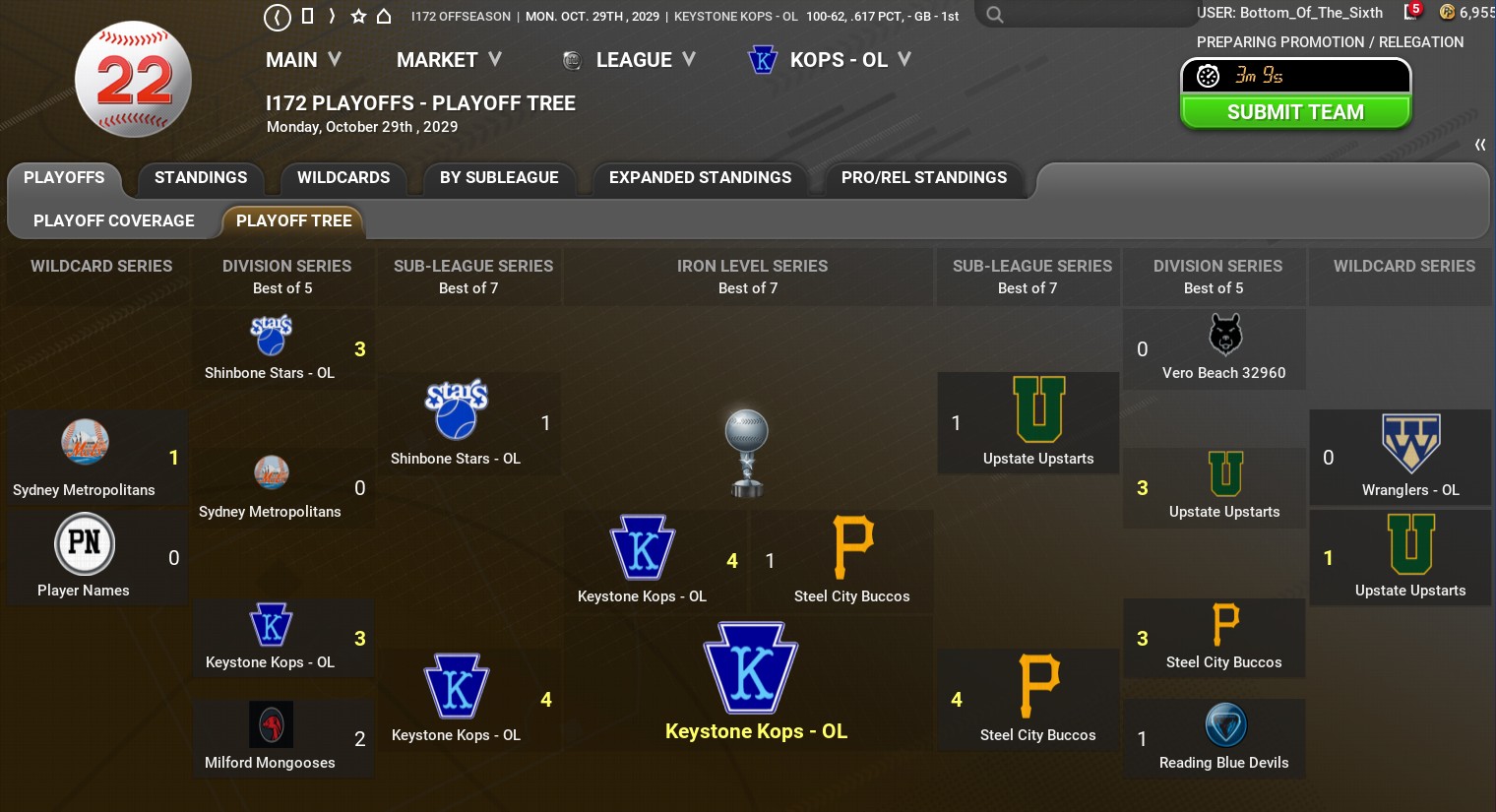Click the green SUBMIT TEAM button

[1295, 112]
